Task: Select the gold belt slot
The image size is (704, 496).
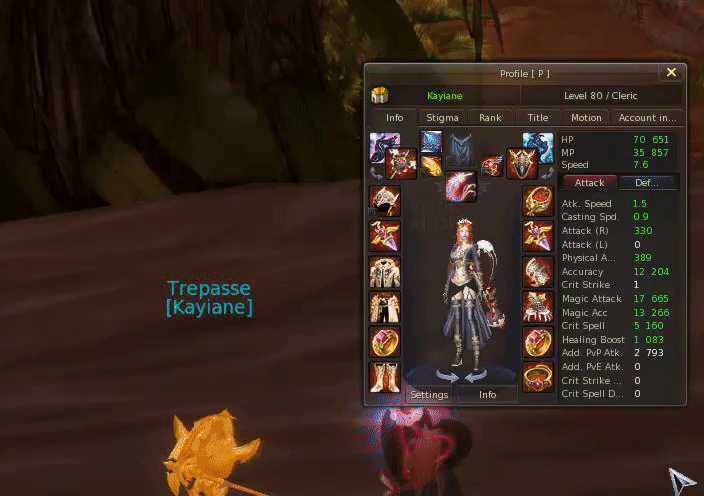Action: [538, 377]
